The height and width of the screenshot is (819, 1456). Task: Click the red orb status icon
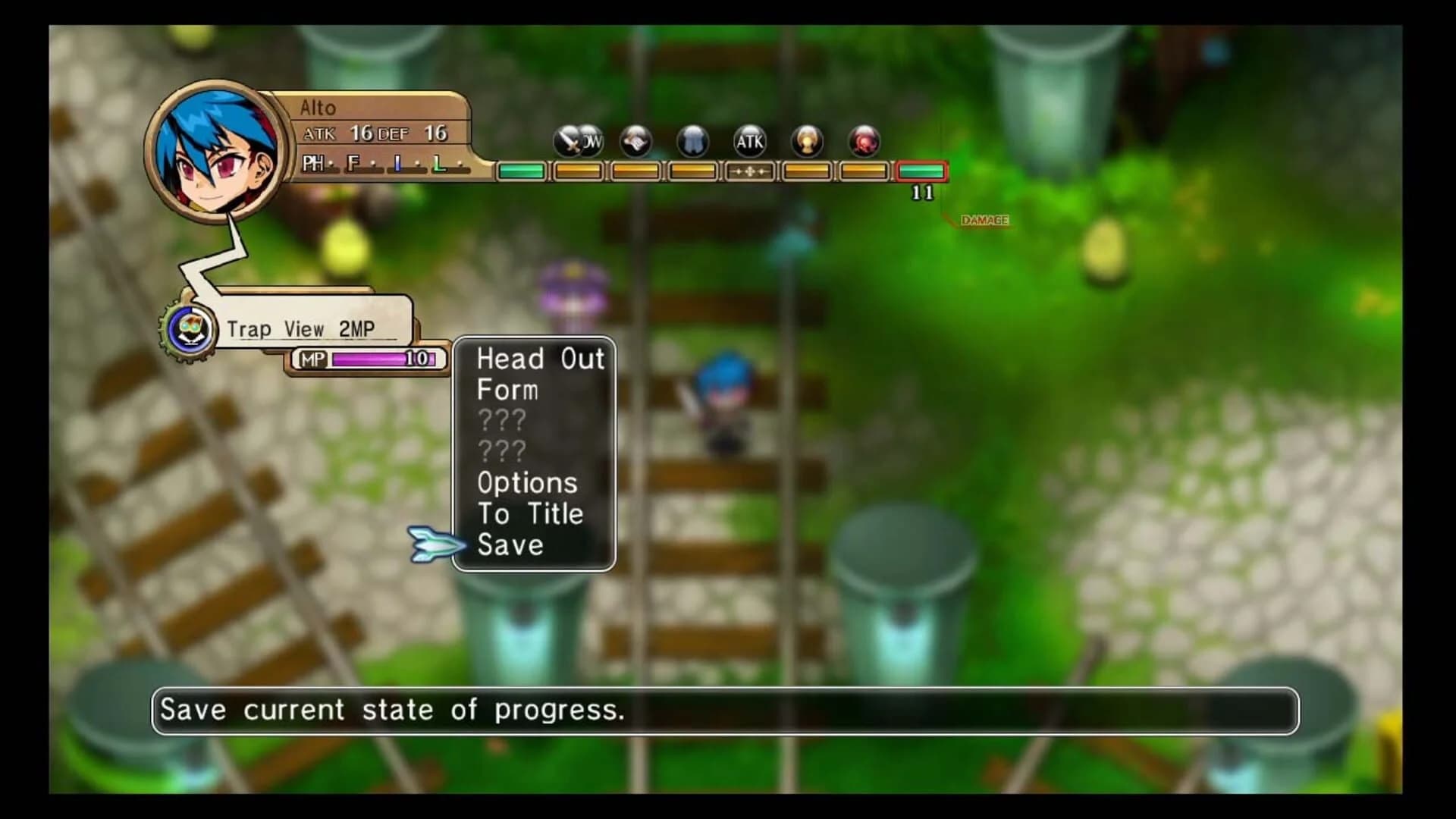pyautogui.click(x=863, y=140)
